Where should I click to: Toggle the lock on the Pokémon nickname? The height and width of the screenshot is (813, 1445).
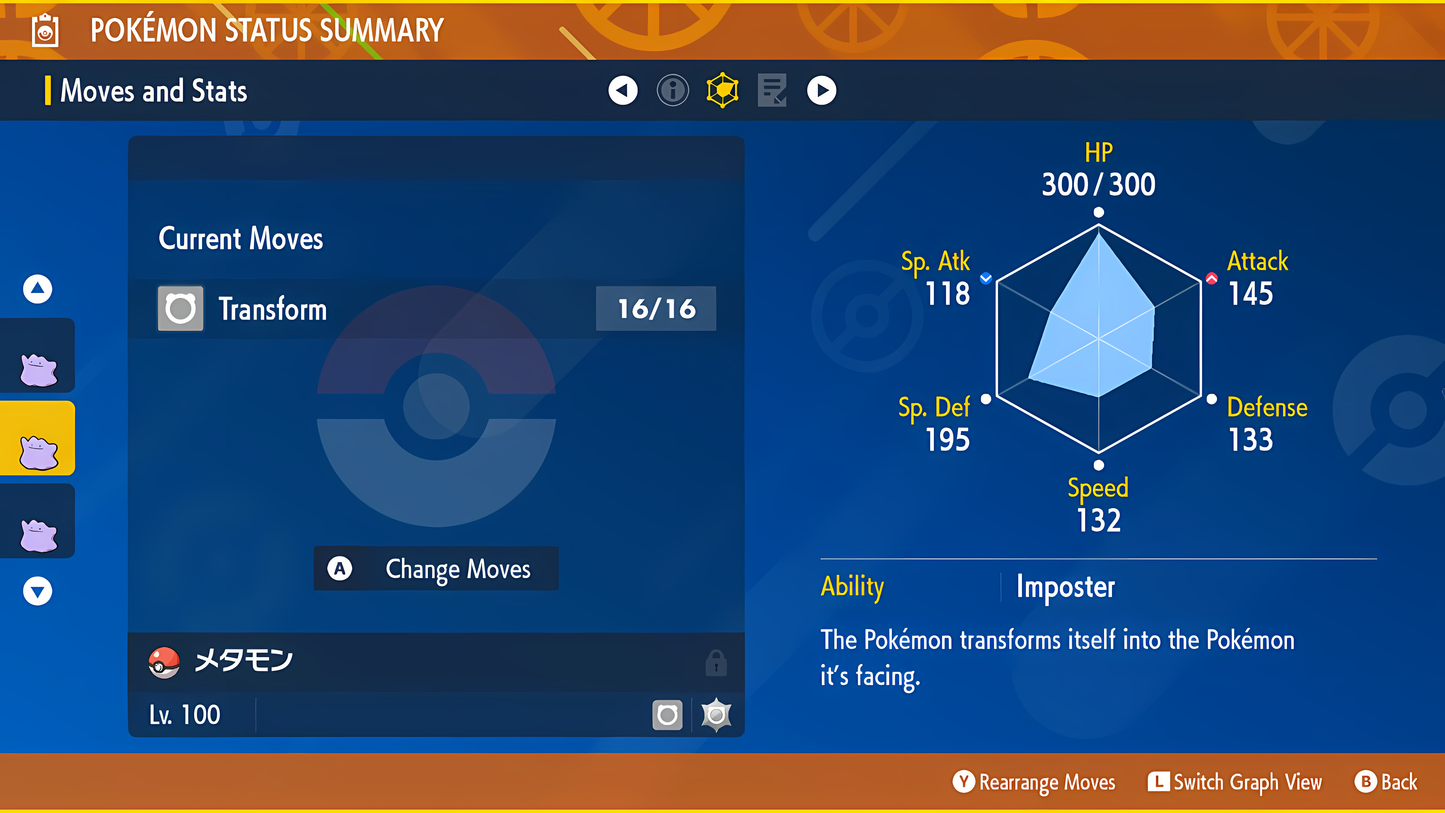(717, 661)
